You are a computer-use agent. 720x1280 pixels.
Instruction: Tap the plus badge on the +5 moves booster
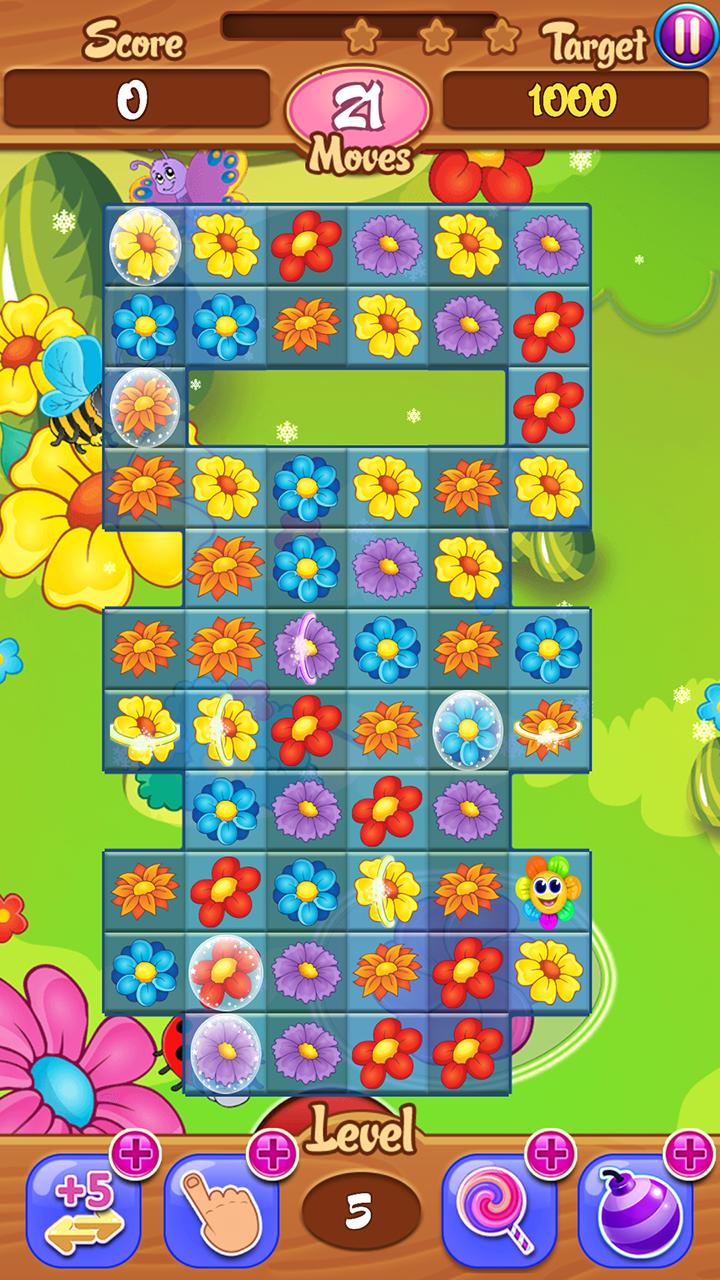tap(134, 1157)
